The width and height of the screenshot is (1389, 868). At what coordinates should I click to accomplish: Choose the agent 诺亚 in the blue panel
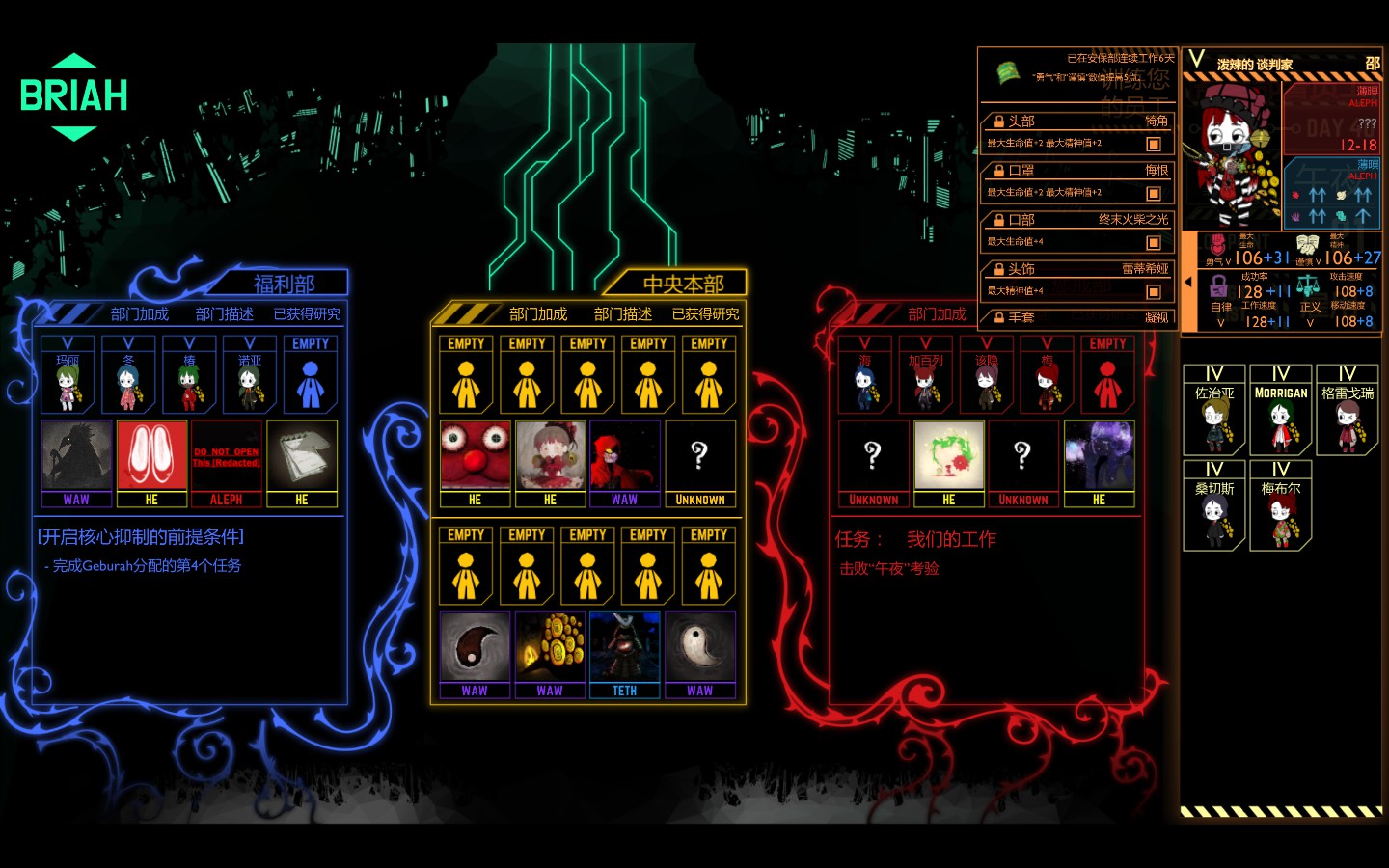(x=250, y=374)
